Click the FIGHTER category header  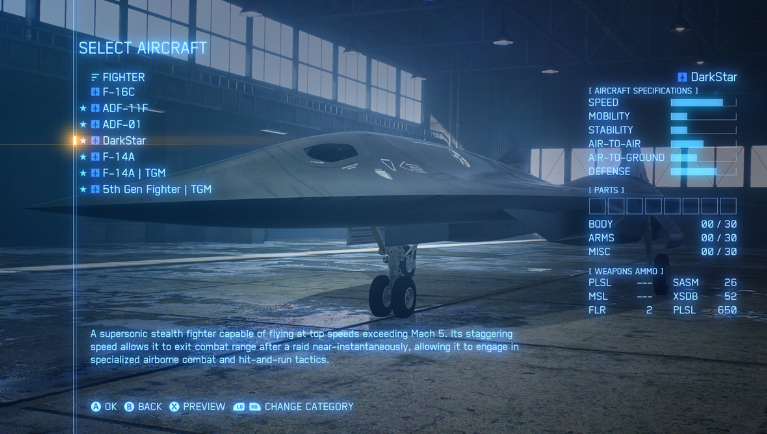point(123,77)
